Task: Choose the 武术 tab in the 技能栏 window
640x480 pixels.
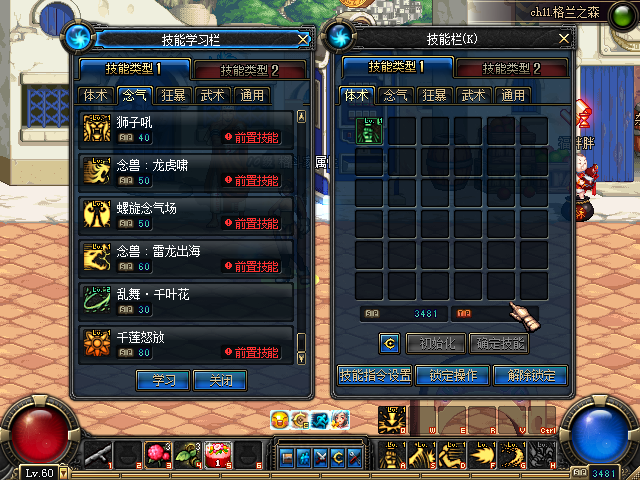Action: click(x=472, y=96)
